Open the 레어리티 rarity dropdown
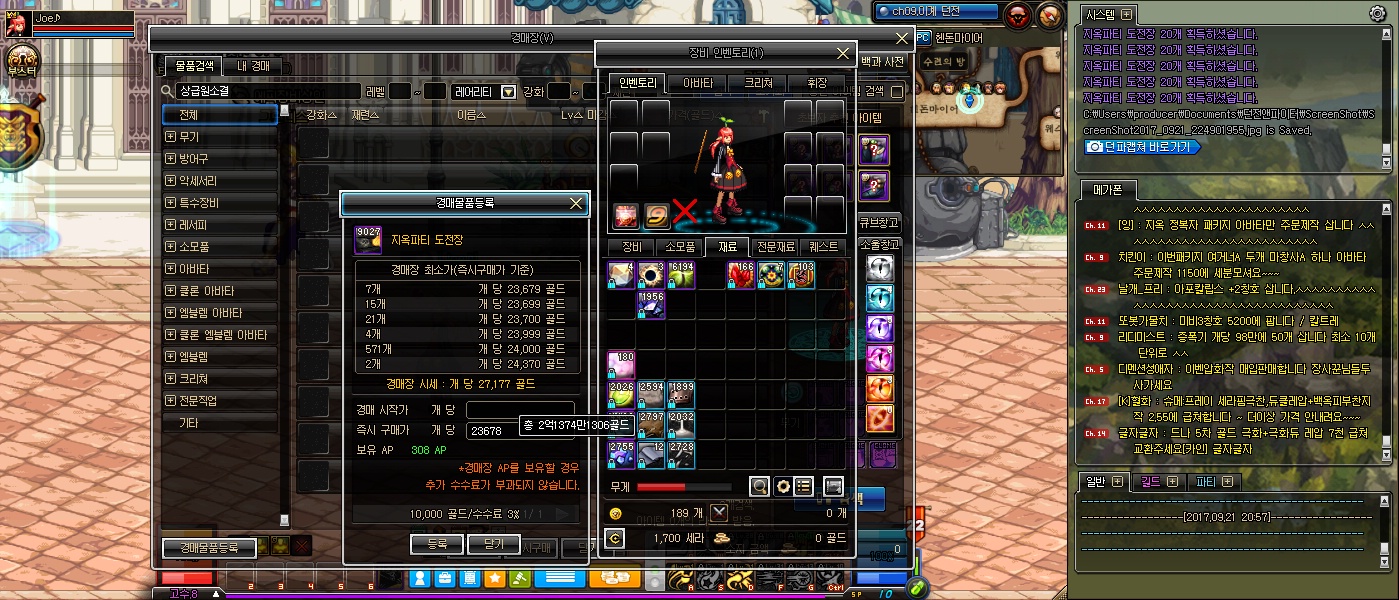 [508, 91]
